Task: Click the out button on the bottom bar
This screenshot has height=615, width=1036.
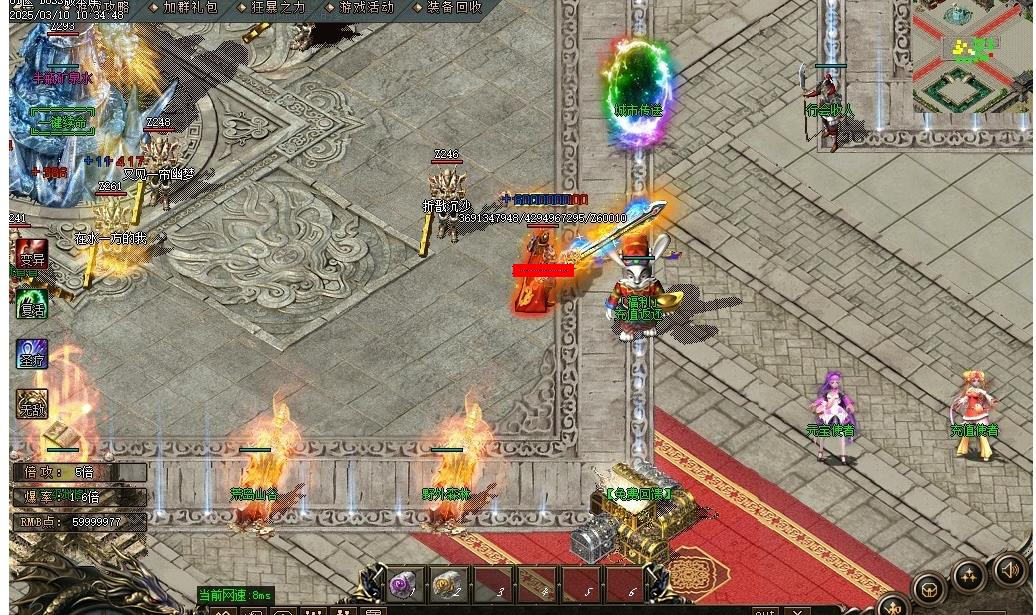Action: (765, 610)
